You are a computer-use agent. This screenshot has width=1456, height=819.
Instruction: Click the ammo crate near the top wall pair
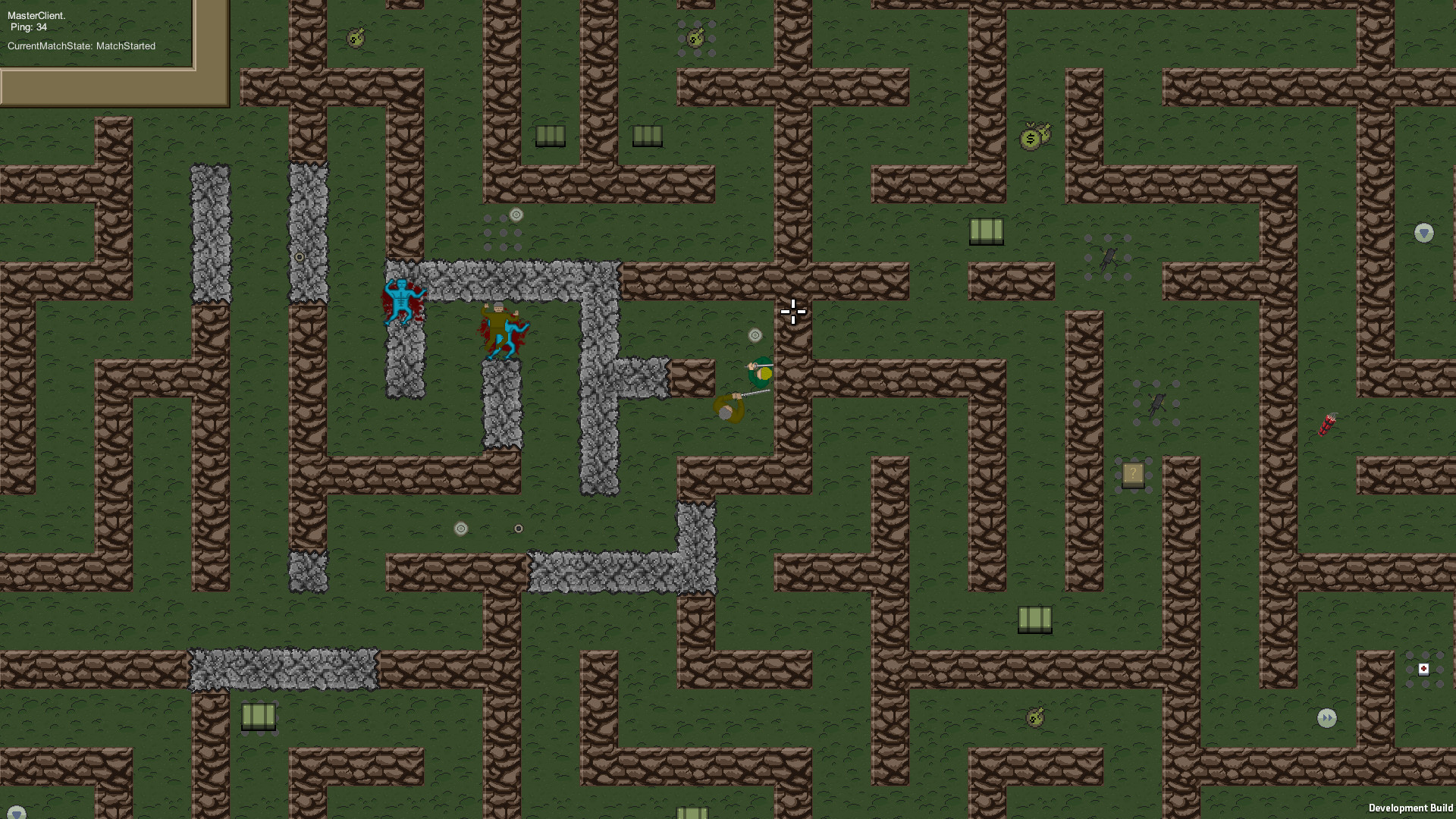click(550, 136)
